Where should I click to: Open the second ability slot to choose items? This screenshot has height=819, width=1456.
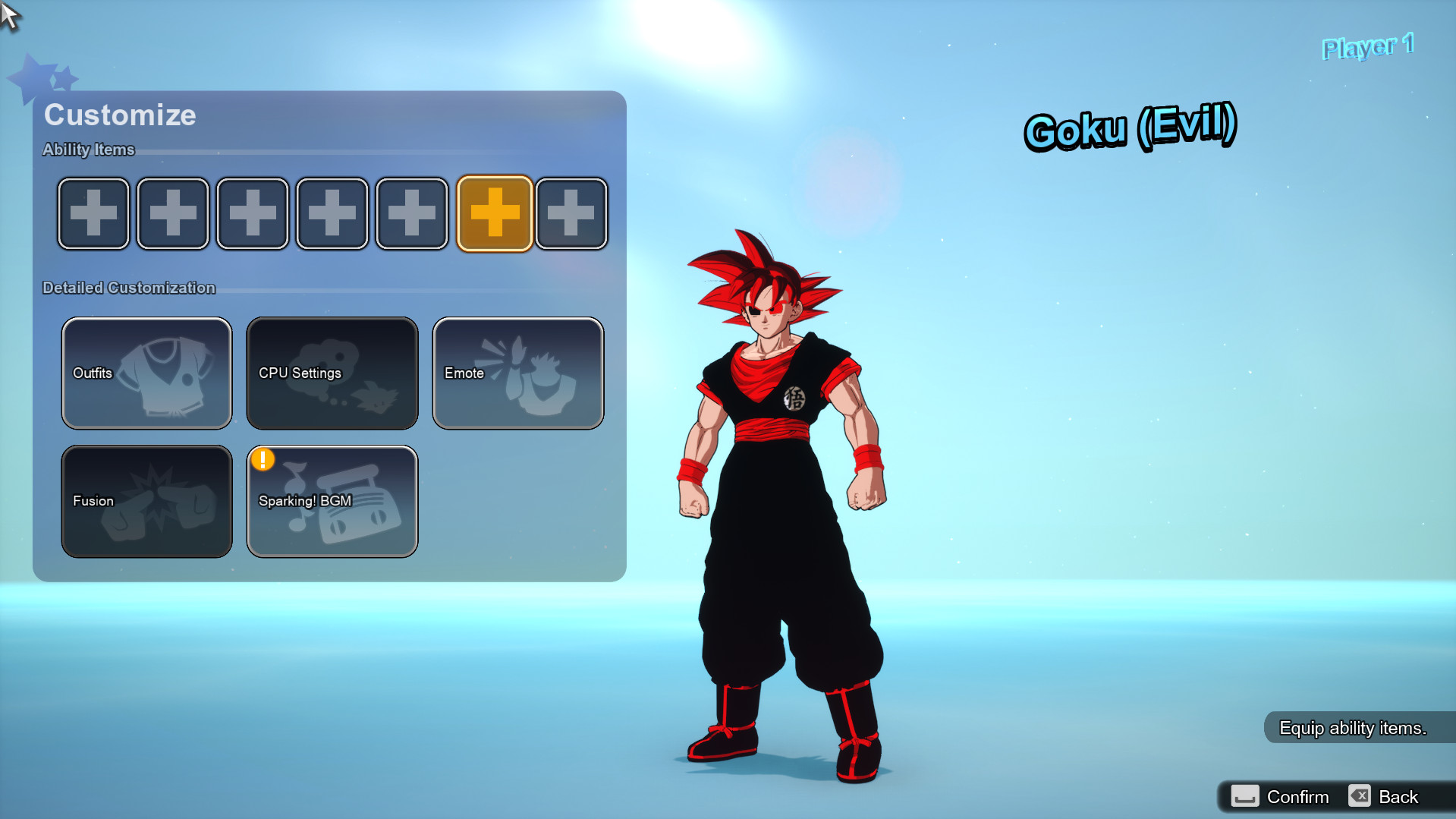click(x=172, y=213)
